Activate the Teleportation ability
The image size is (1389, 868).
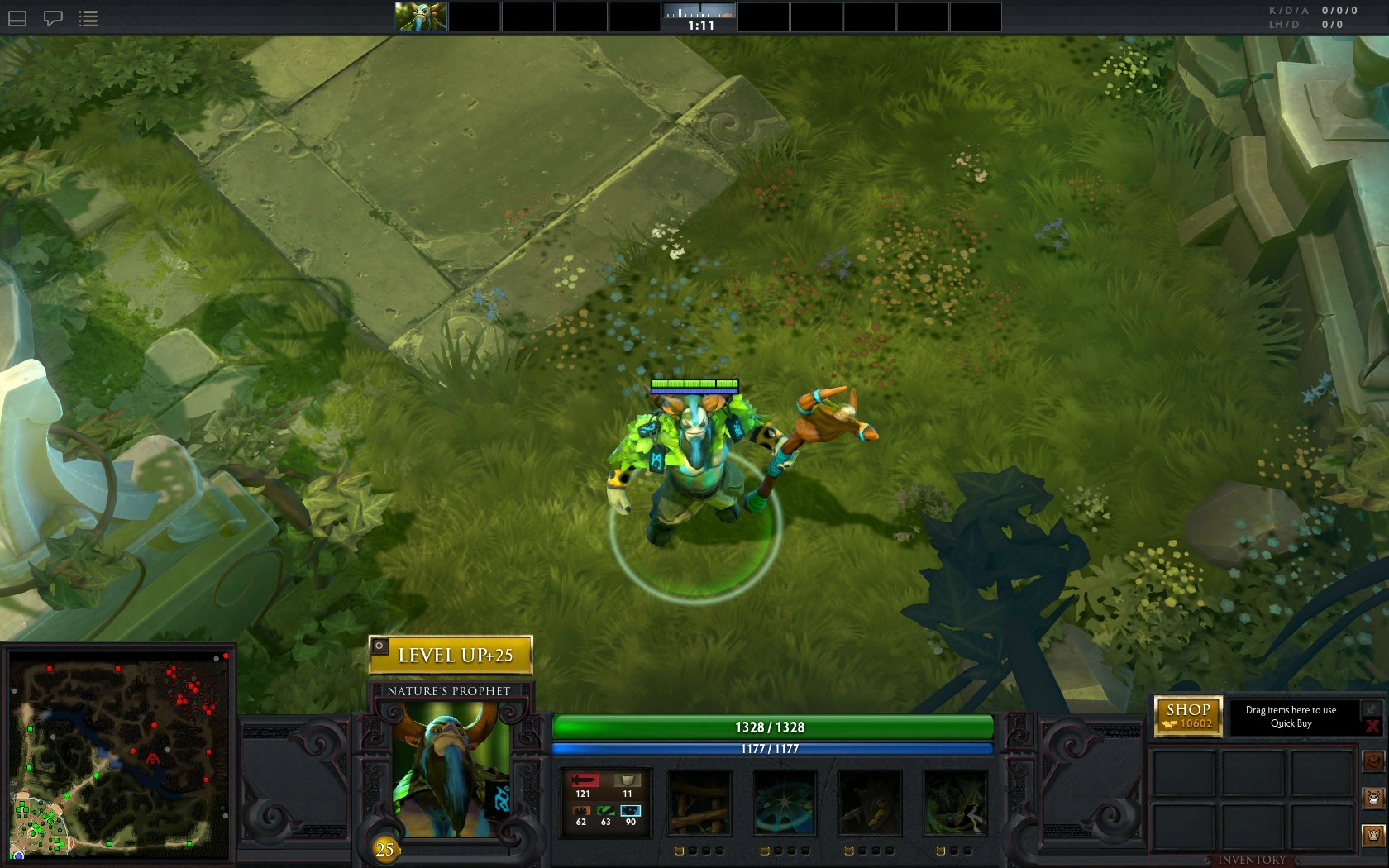(784, 803)
